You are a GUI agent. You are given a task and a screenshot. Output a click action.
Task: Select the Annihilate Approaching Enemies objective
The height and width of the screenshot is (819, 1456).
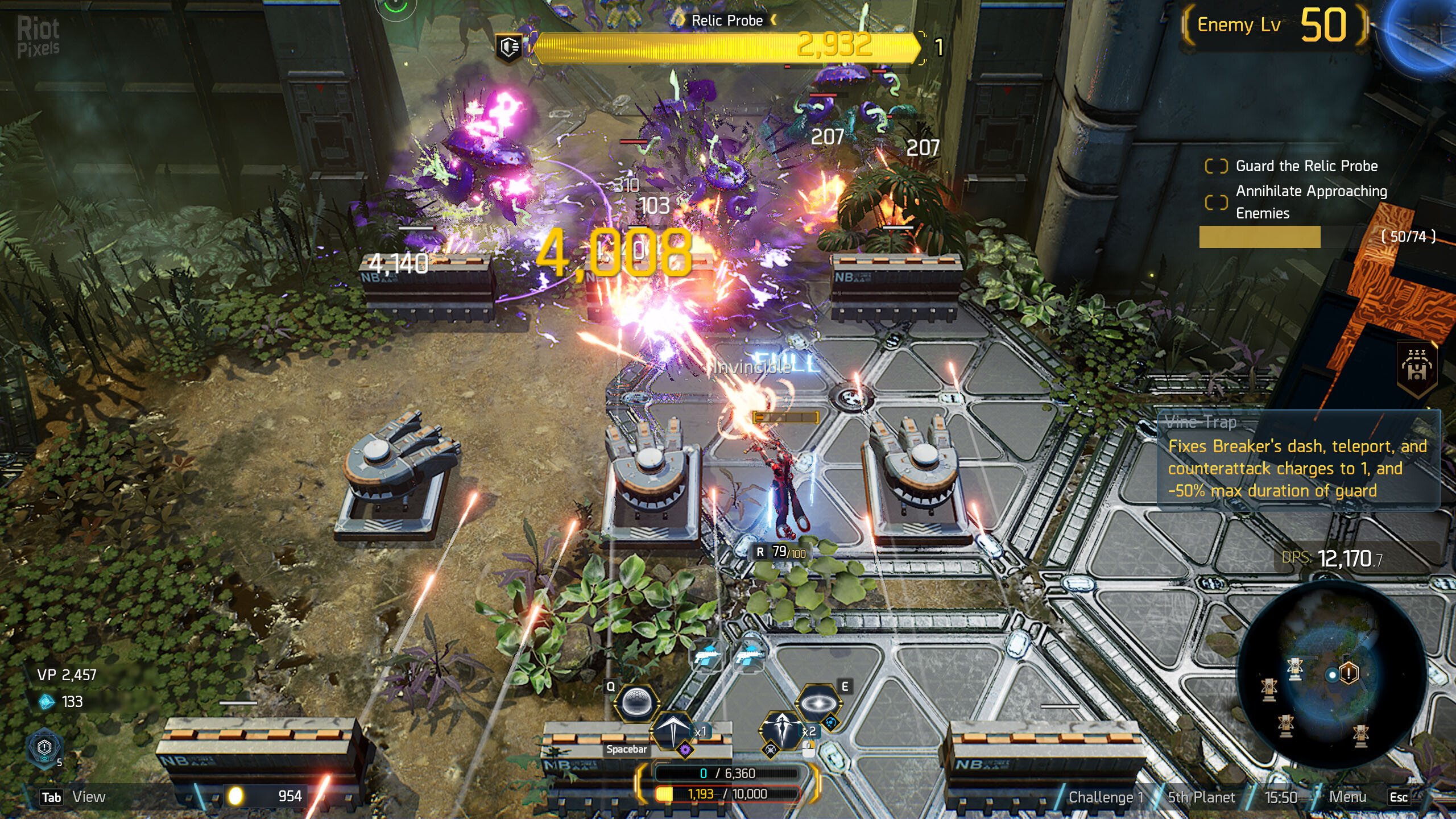[1311, 202]
